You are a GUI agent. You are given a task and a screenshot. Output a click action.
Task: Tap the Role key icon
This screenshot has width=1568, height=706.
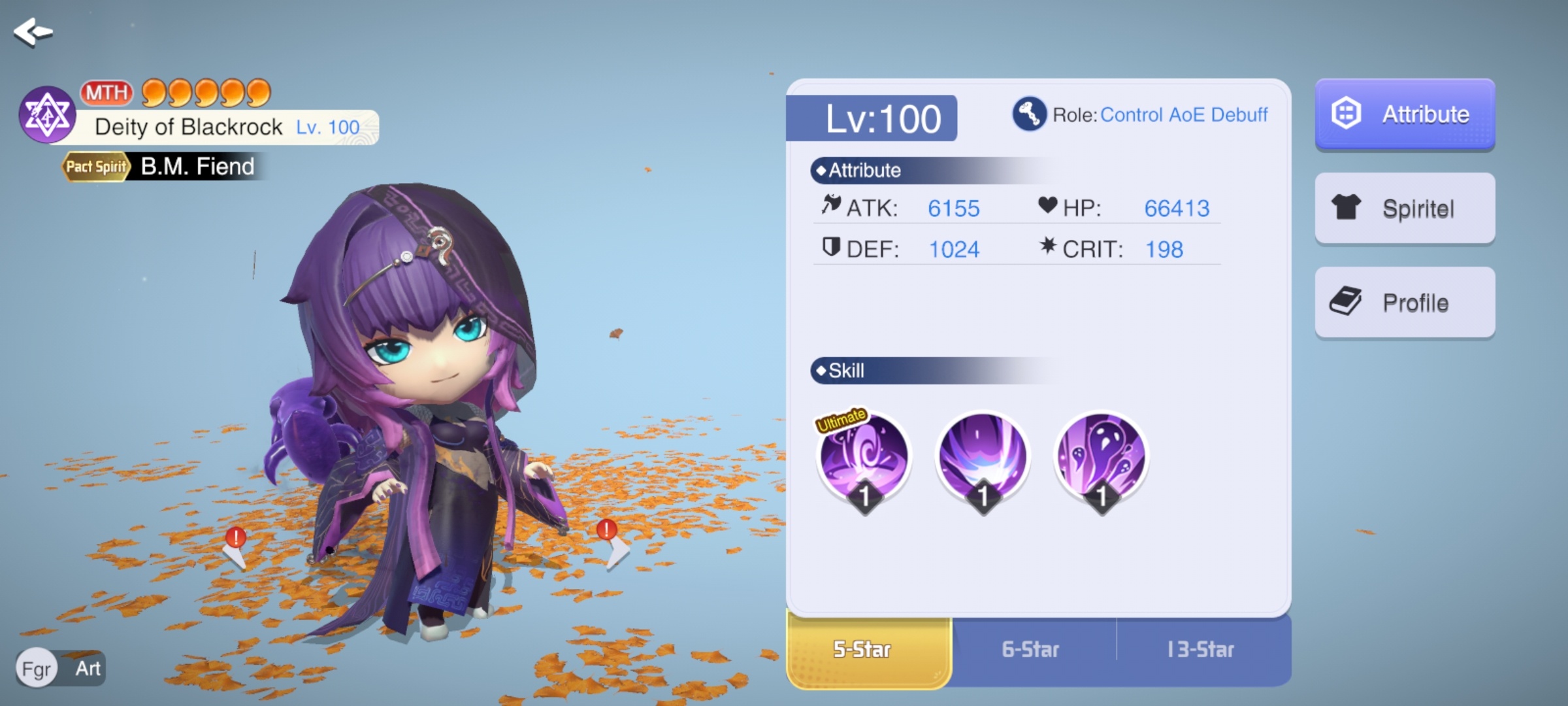tap(1029, 114)
